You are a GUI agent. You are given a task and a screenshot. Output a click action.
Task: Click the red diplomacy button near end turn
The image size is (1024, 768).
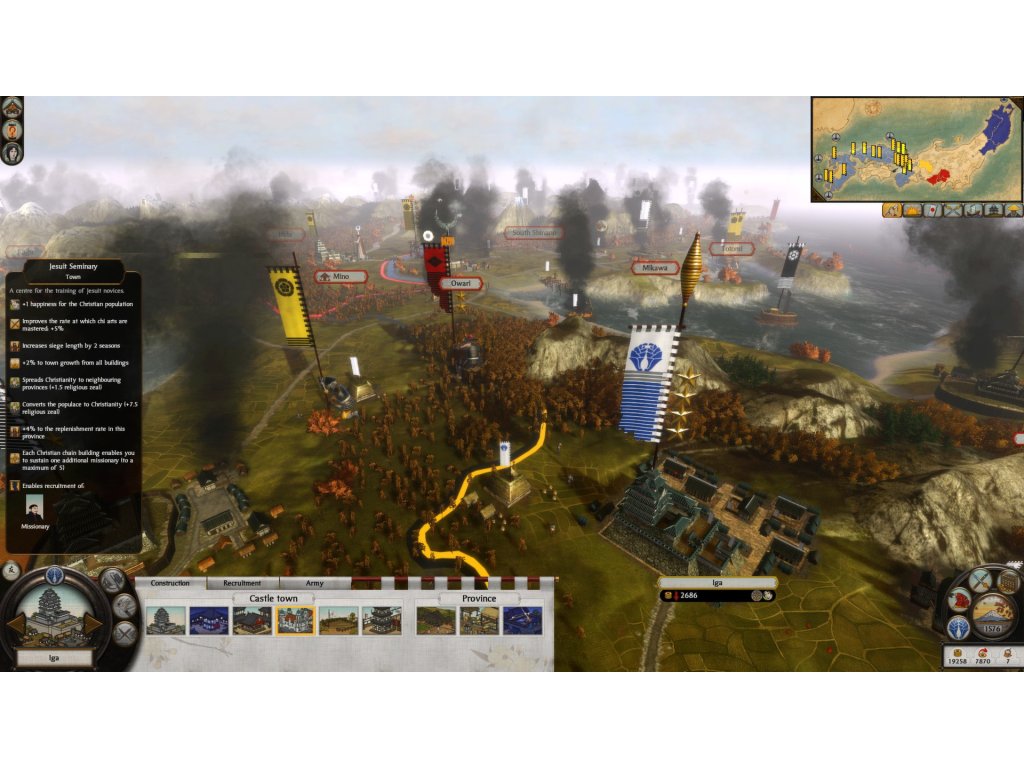point(957,601)
